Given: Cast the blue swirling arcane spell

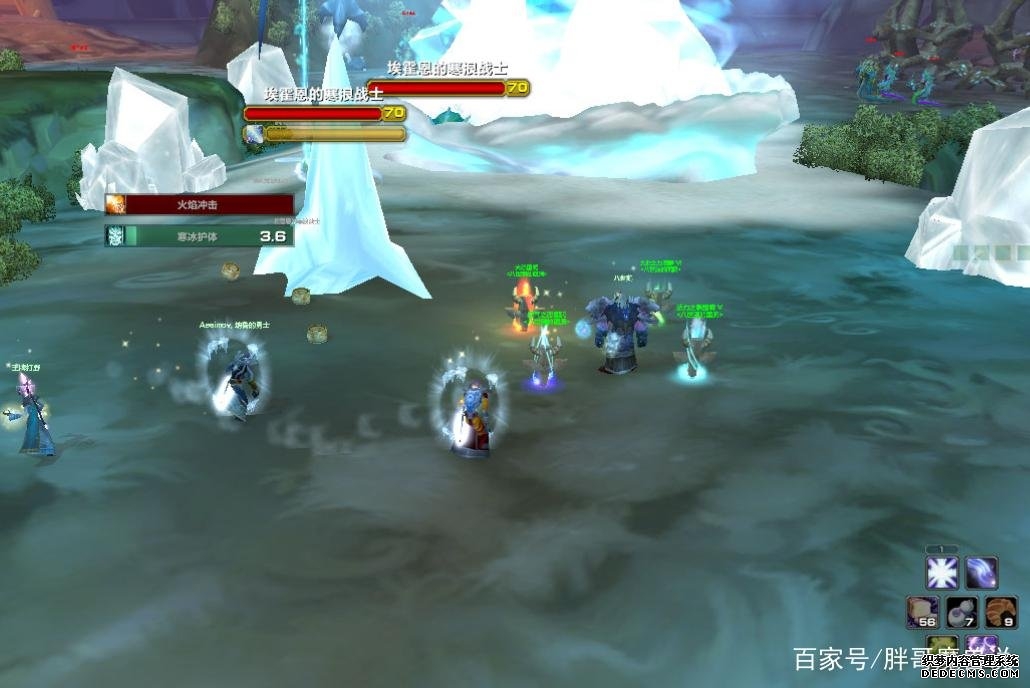Looking at the screenshot, I should (x=981, y=573).
